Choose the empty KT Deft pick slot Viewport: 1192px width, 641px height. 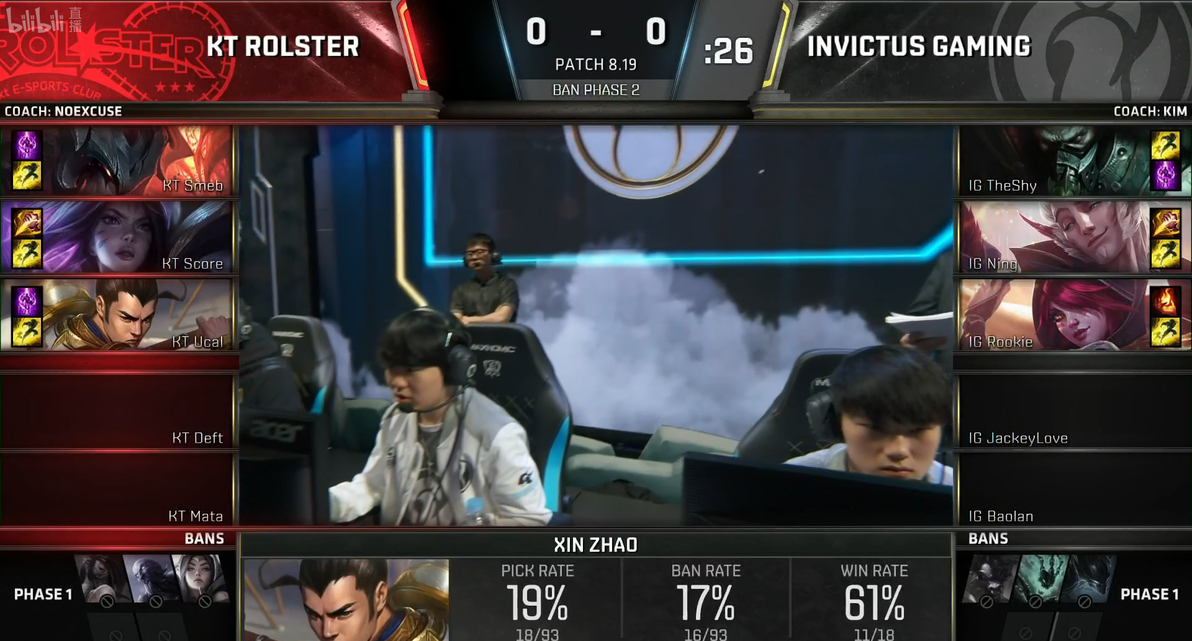point(118,412)
